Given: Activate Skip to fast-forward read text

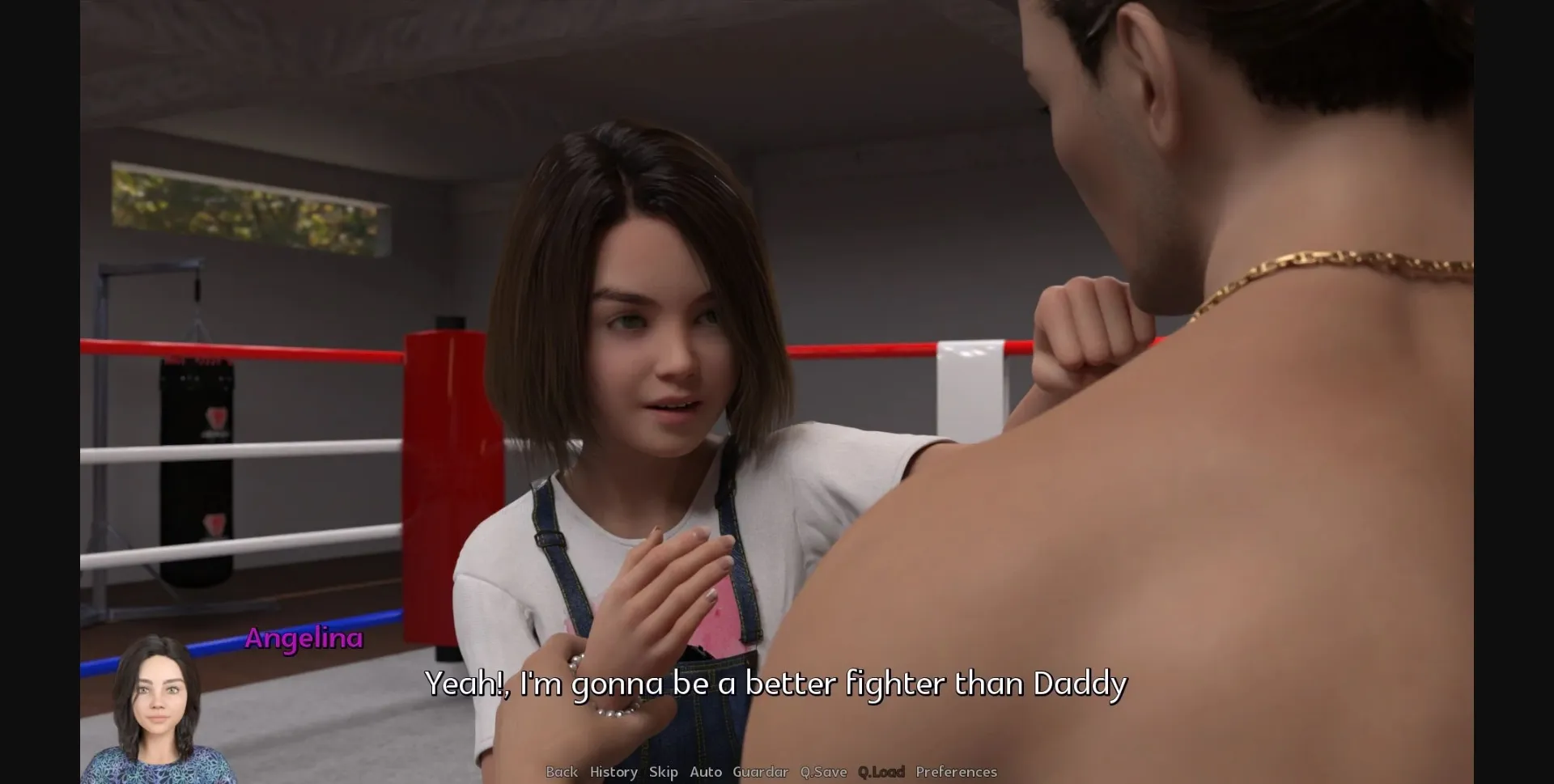Looking at the screenshot, I should tap(664, 772).
